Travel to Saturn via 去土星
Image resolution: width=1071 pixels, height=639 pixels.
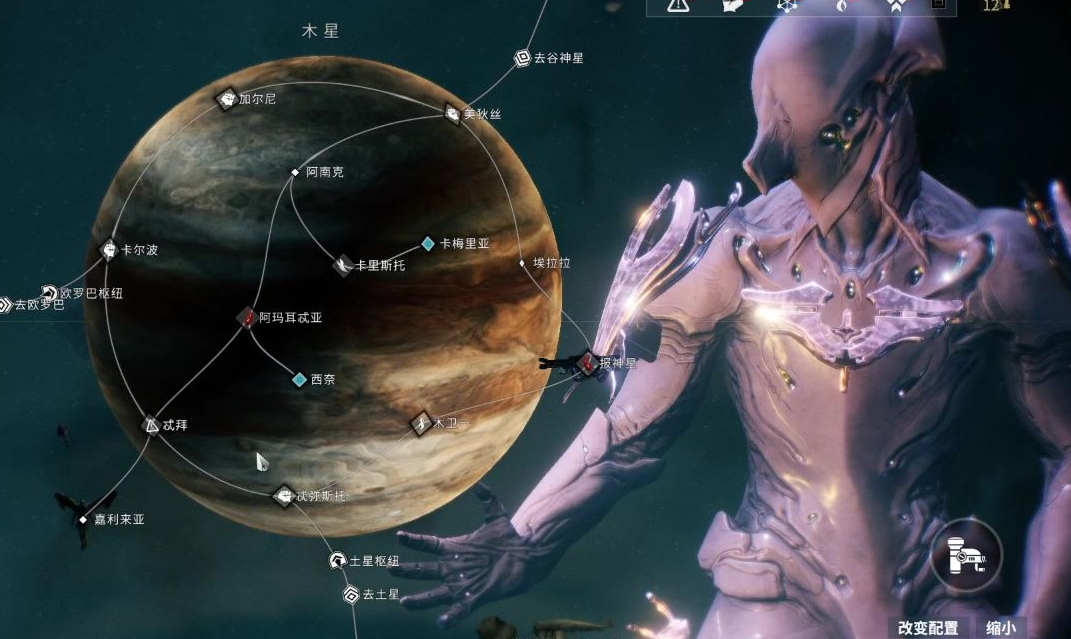click(351, 595)
